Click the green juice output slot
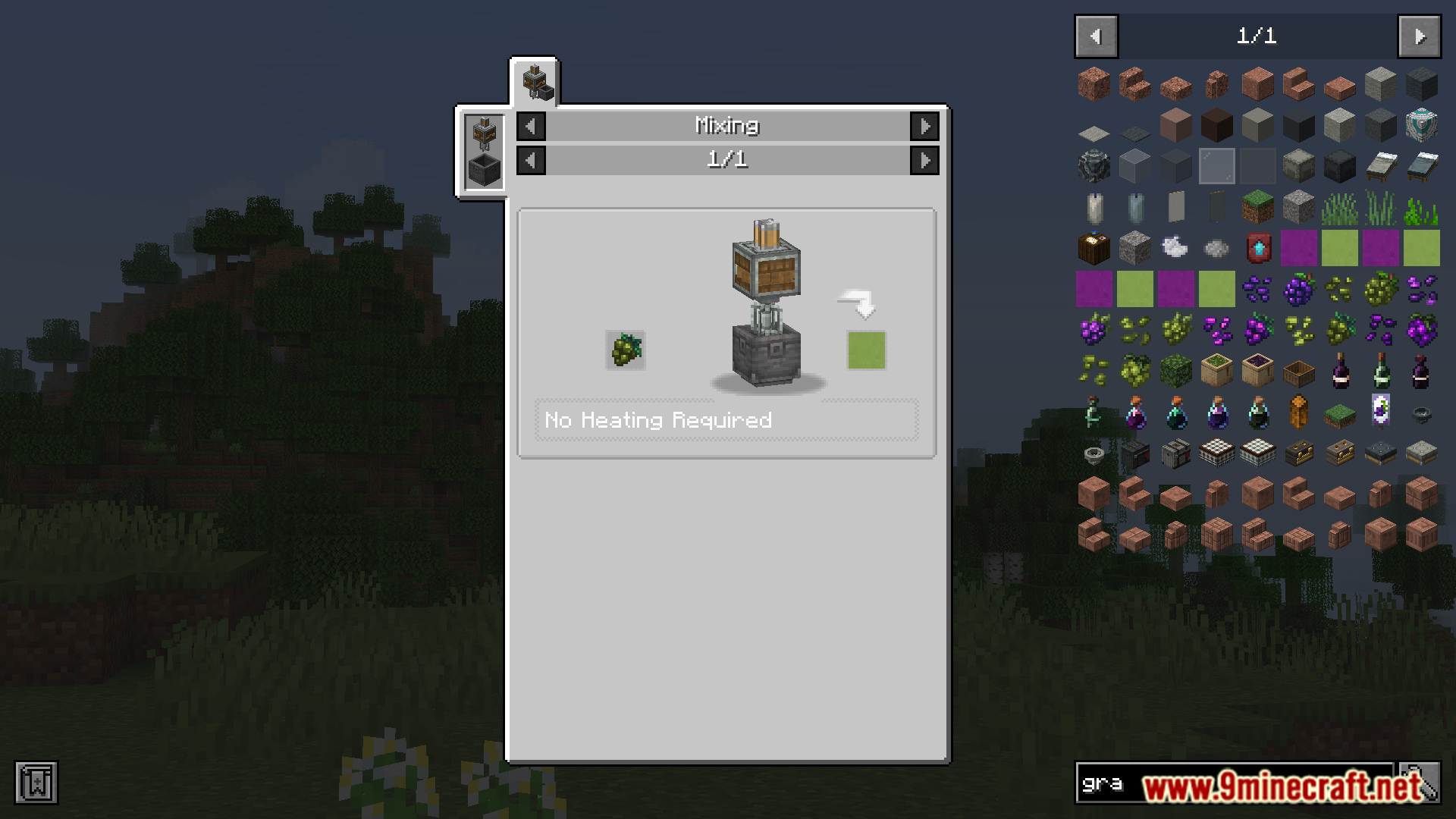The image size is (1456, 819). pyautogui.click(x=866, y=350)
